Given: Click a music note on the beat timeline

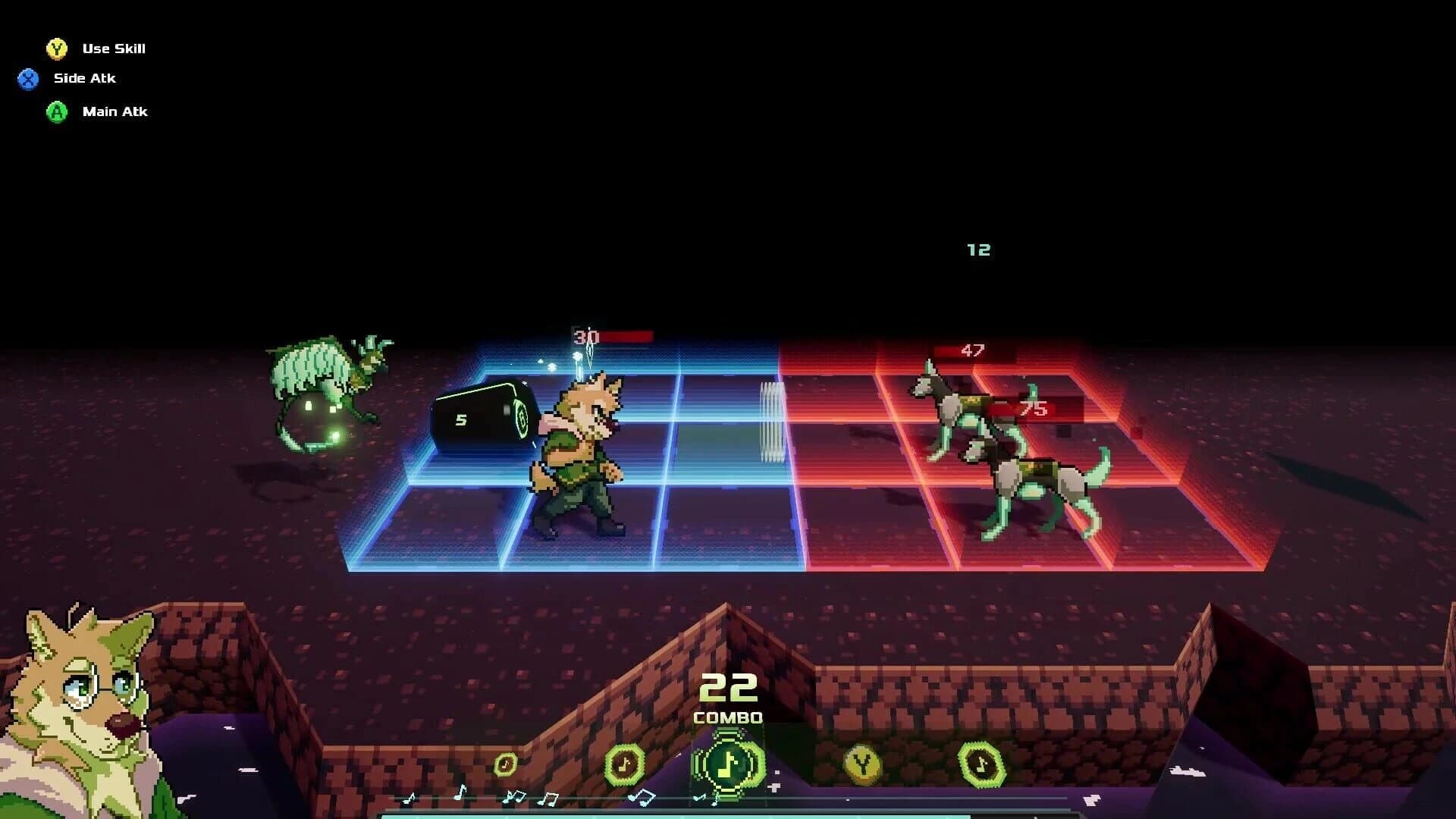Looking at the screenshot, I should [x=459, y=793].
